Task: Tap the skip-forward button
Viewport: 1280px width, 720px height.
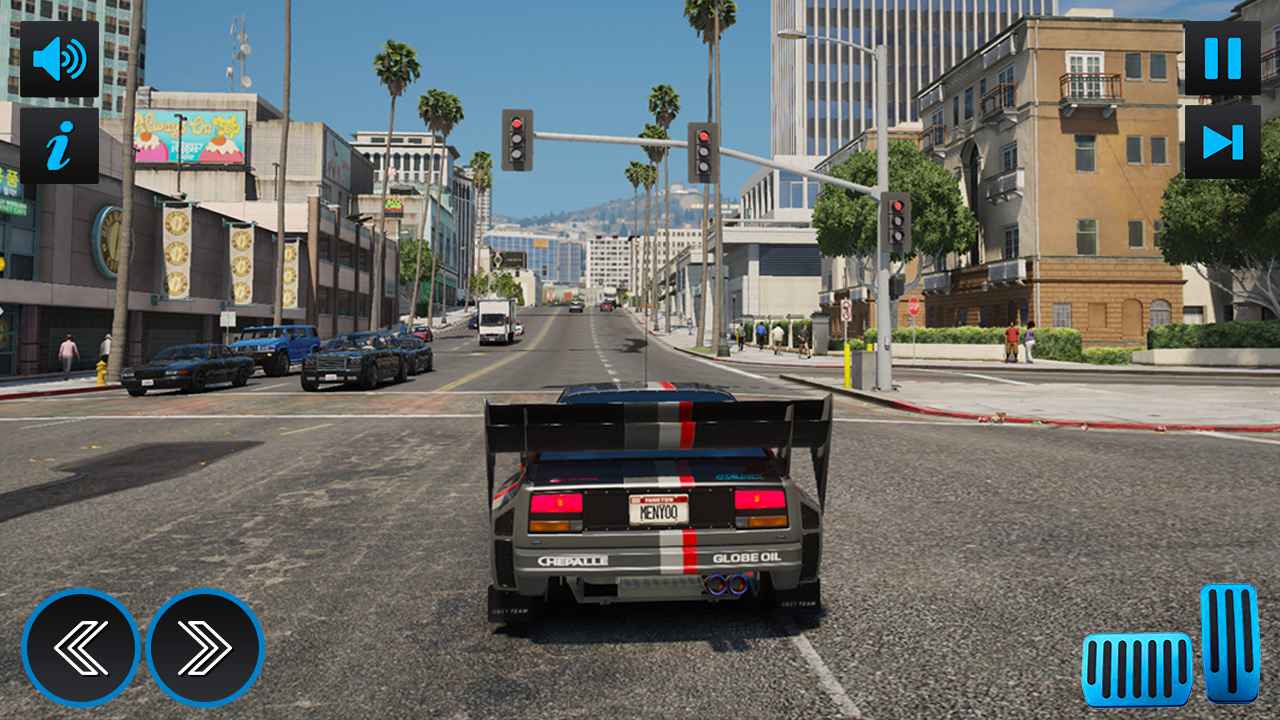Action: 1222,142
